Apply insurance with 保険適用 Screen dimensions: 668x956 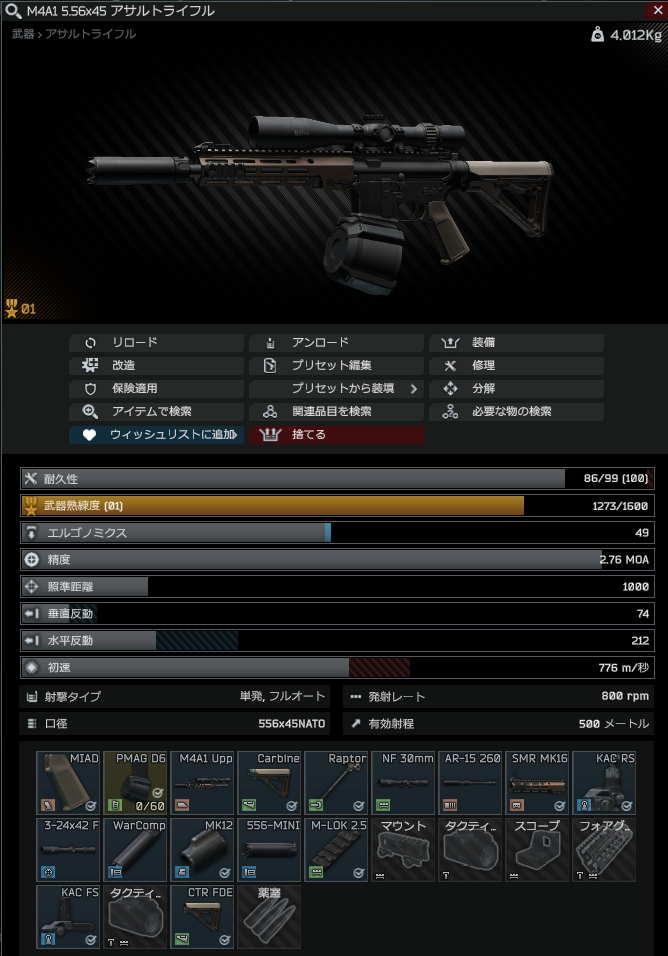pyautogui.click(x=156, y=389)
